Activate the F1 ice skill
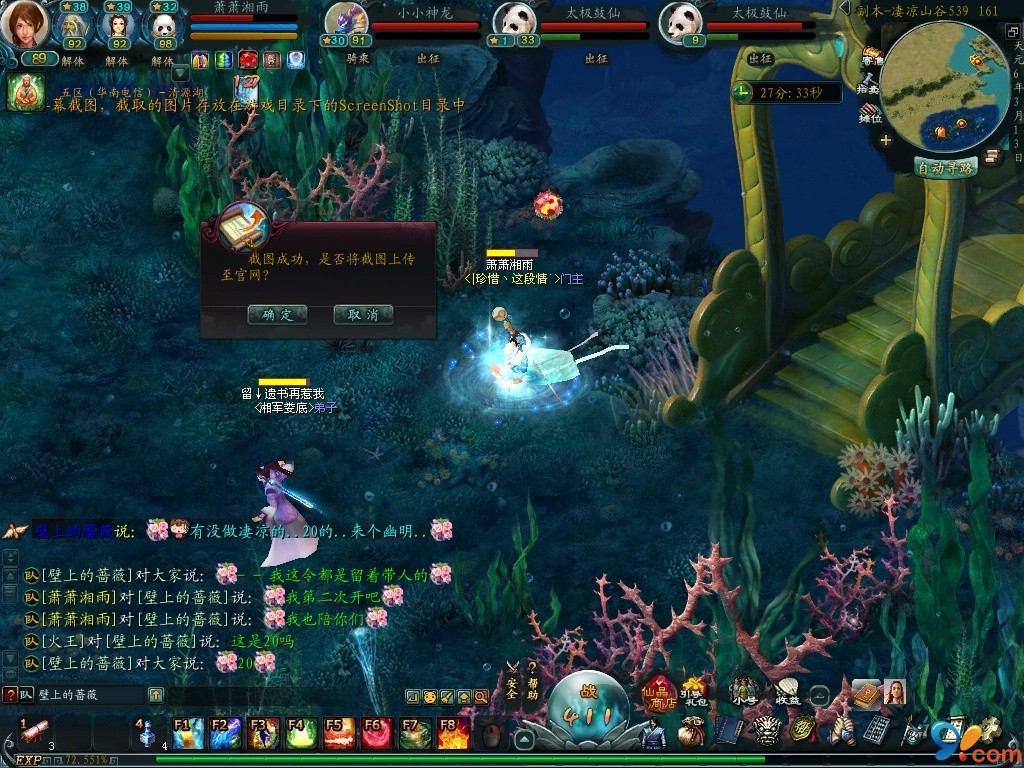 coord(188,733)
